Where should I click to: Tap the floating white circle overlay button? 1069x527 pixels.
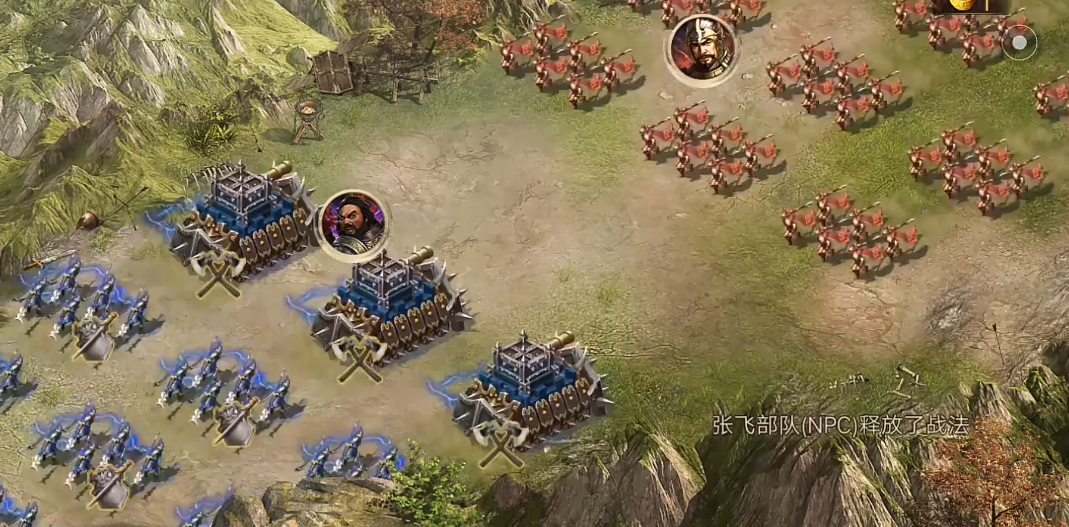(1019, 42)
